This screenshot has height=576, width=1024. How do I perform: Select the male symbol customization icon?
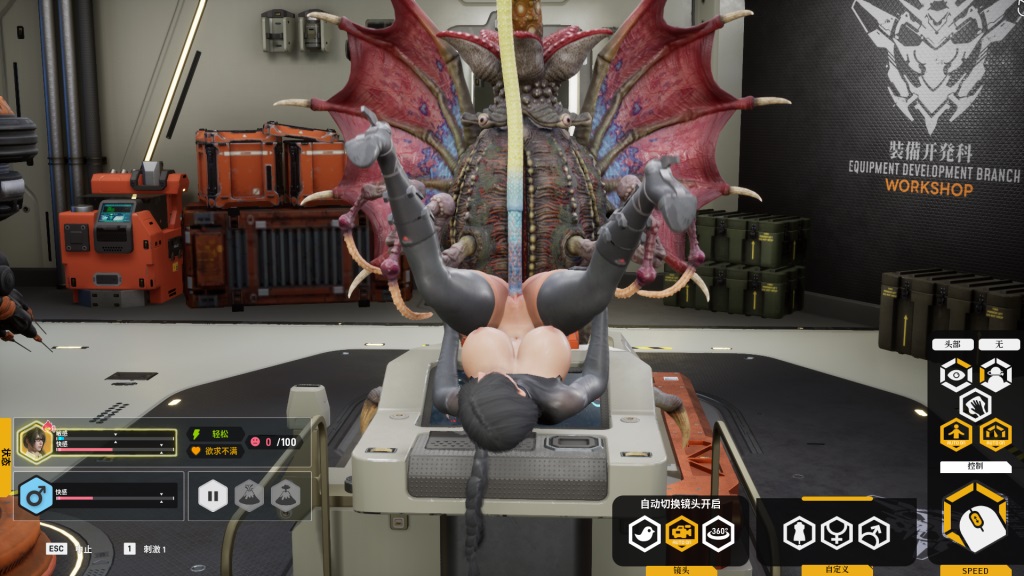click(x=872, y=532)
